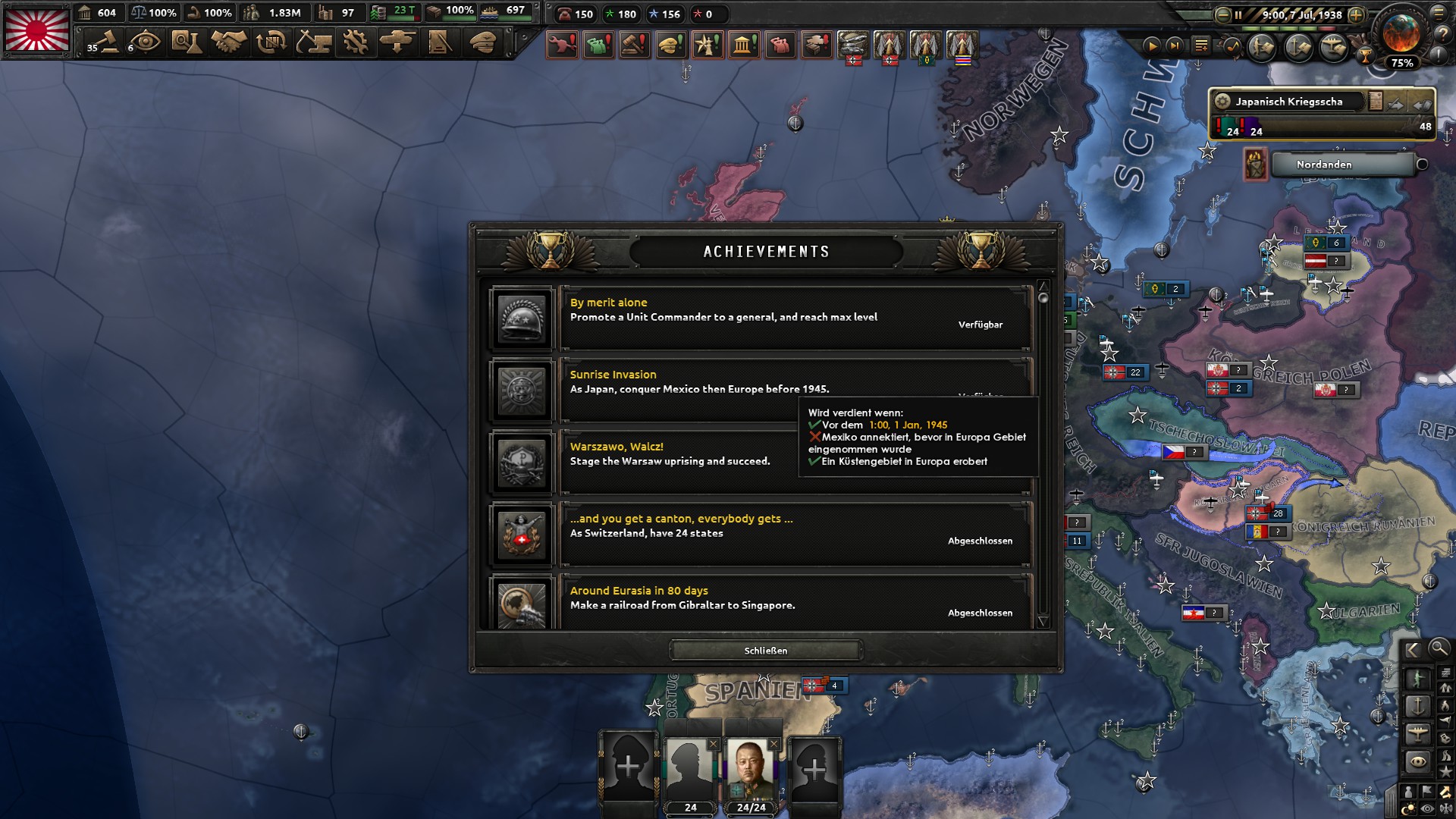
Task: Open the Logistics ledger book icon
Action: tap(438, 43)
